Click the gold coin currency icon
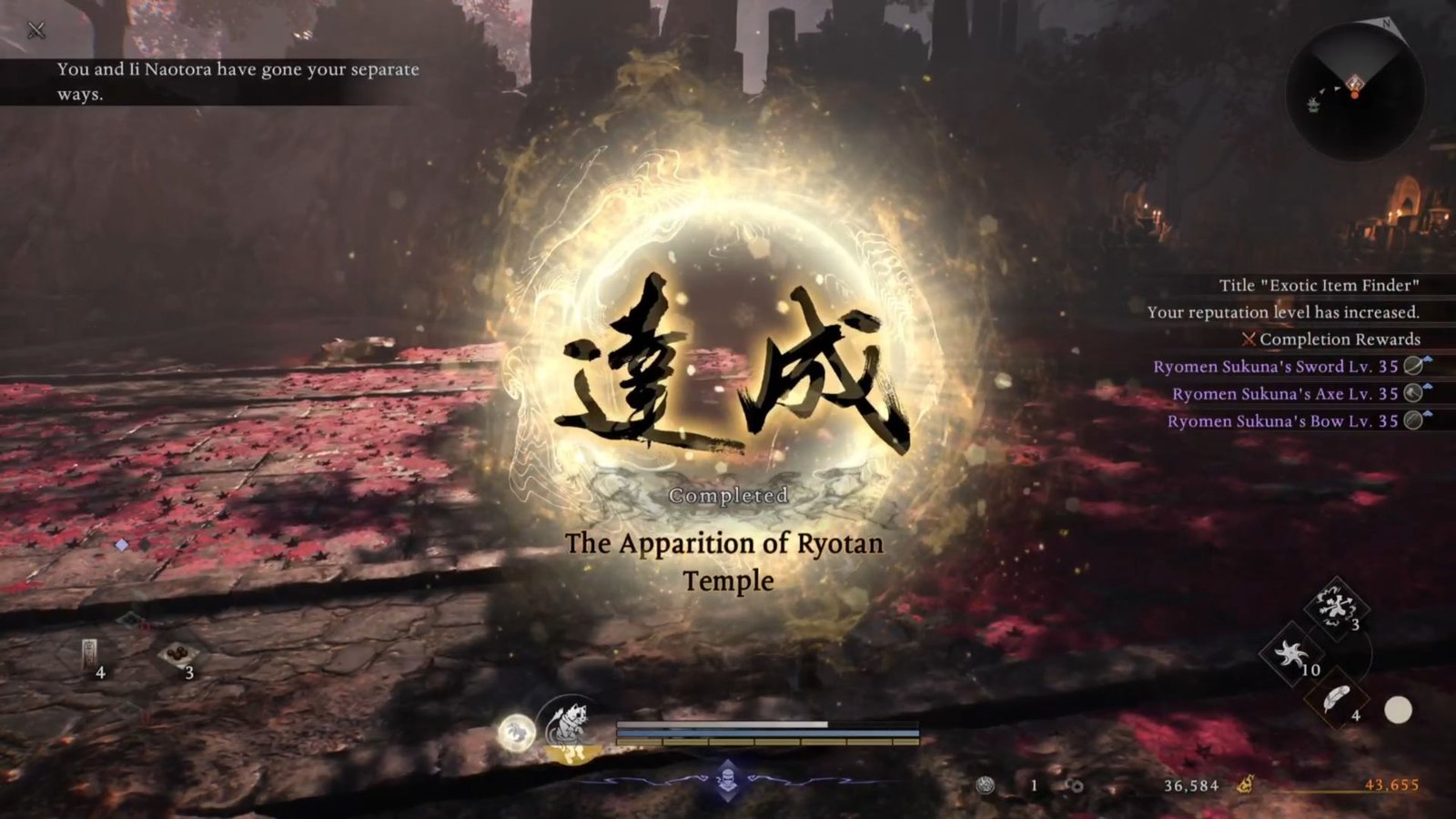 [1246, 784]
